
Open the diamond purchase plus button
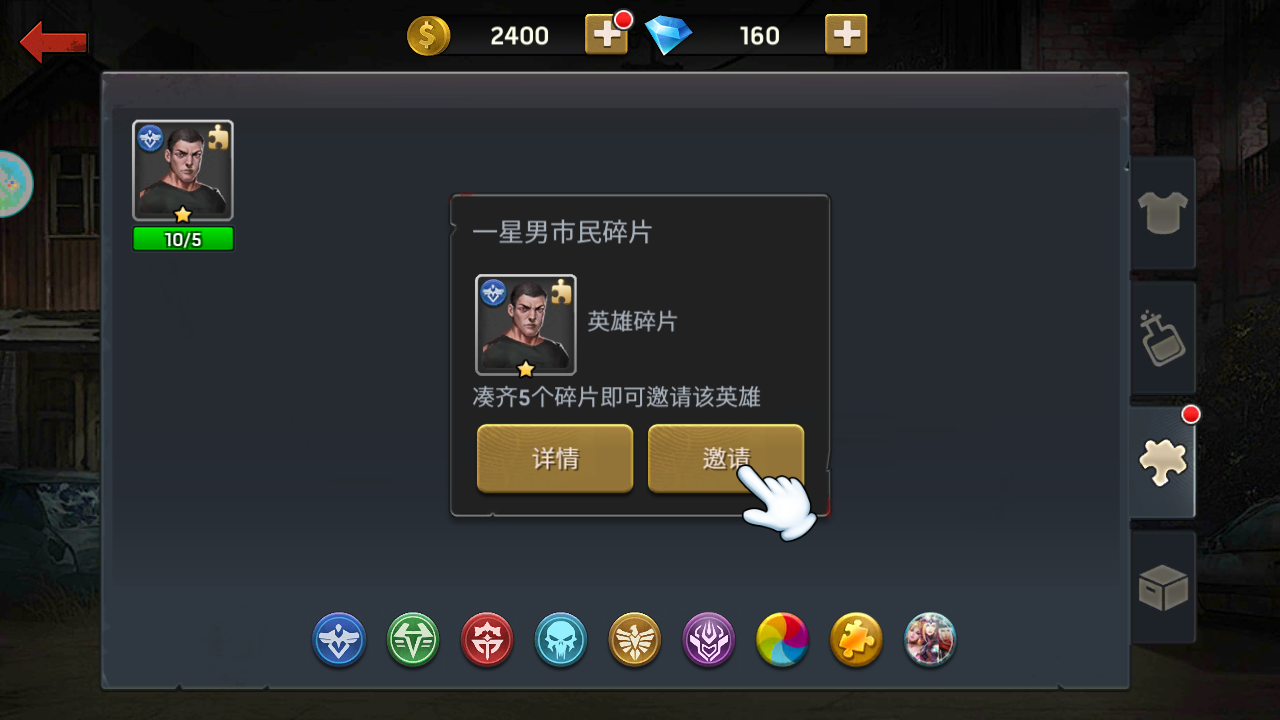pyautogui.click(x=846, y=35)
